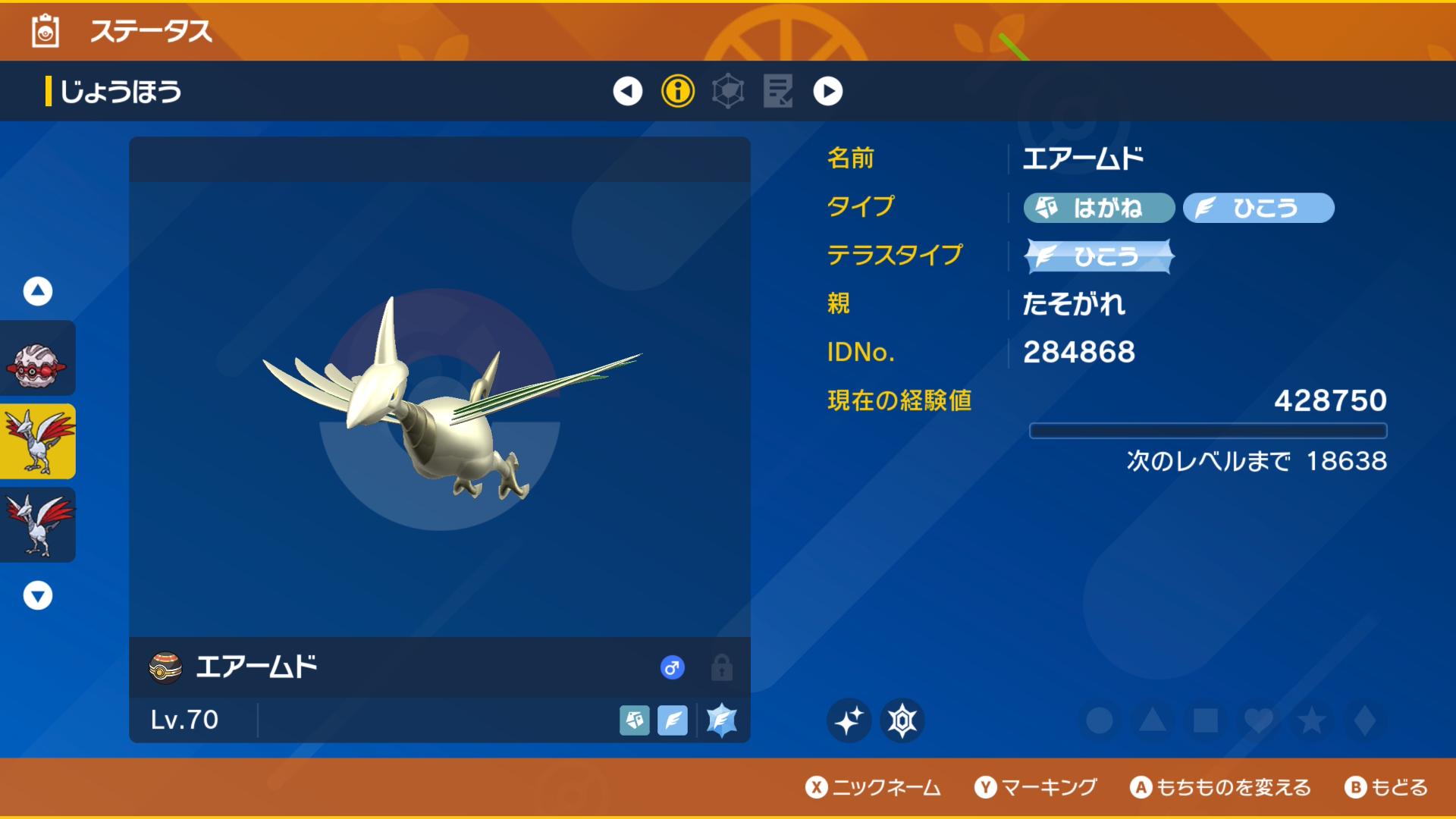This screenshot has width=1456, height=819.
Task: Go to the next status page arrow
Action: (827, 91)
